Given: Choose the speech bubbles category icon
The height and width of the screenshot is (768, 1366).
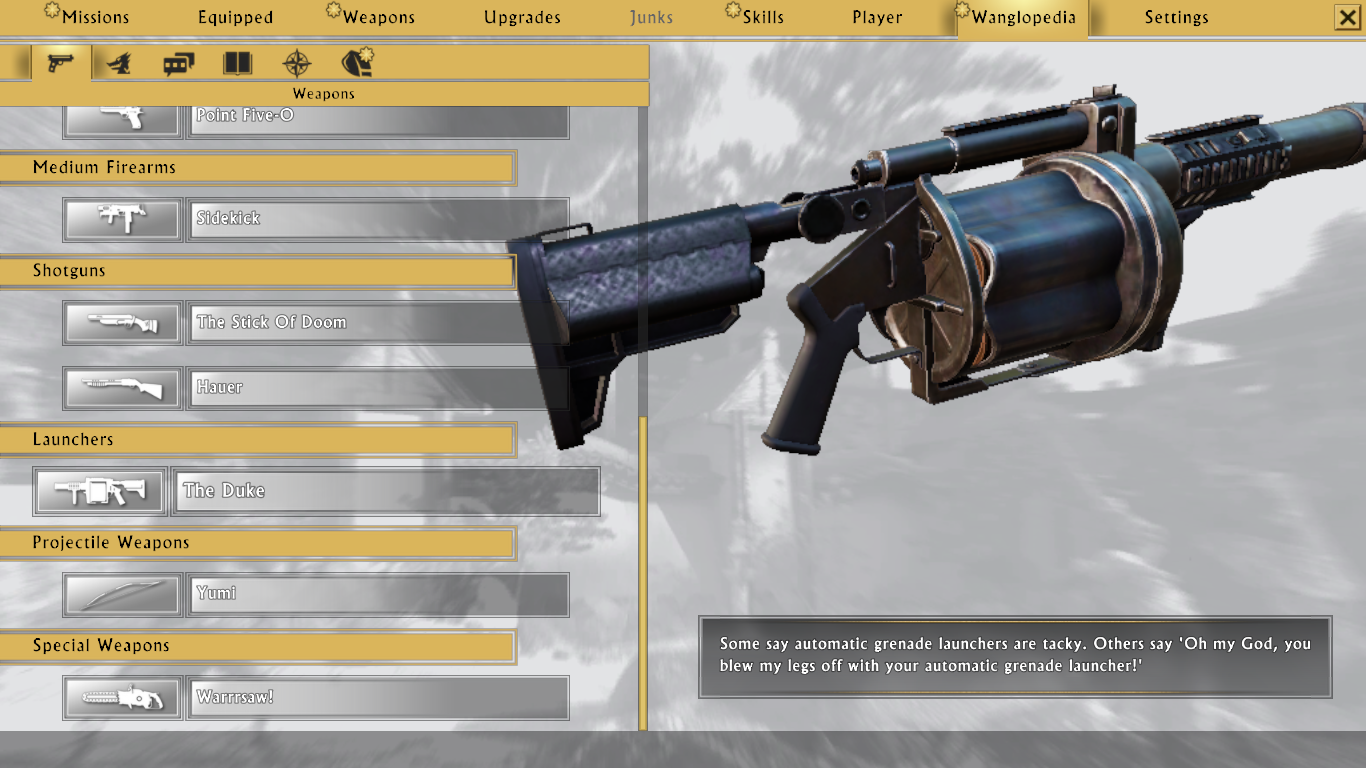Looking at the screenshot, I should (178, 64).
